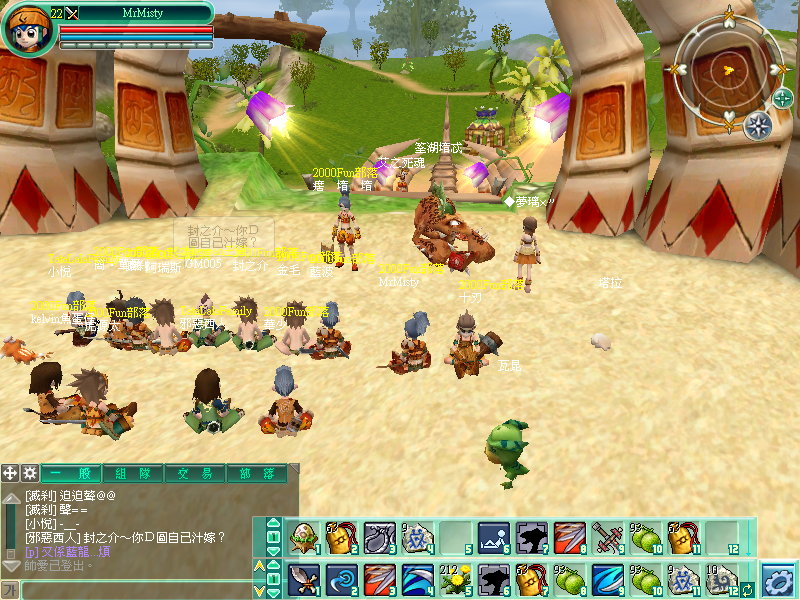Use the egg nest item in slot 1
This screenshot has width=800, height=600.
303,539
